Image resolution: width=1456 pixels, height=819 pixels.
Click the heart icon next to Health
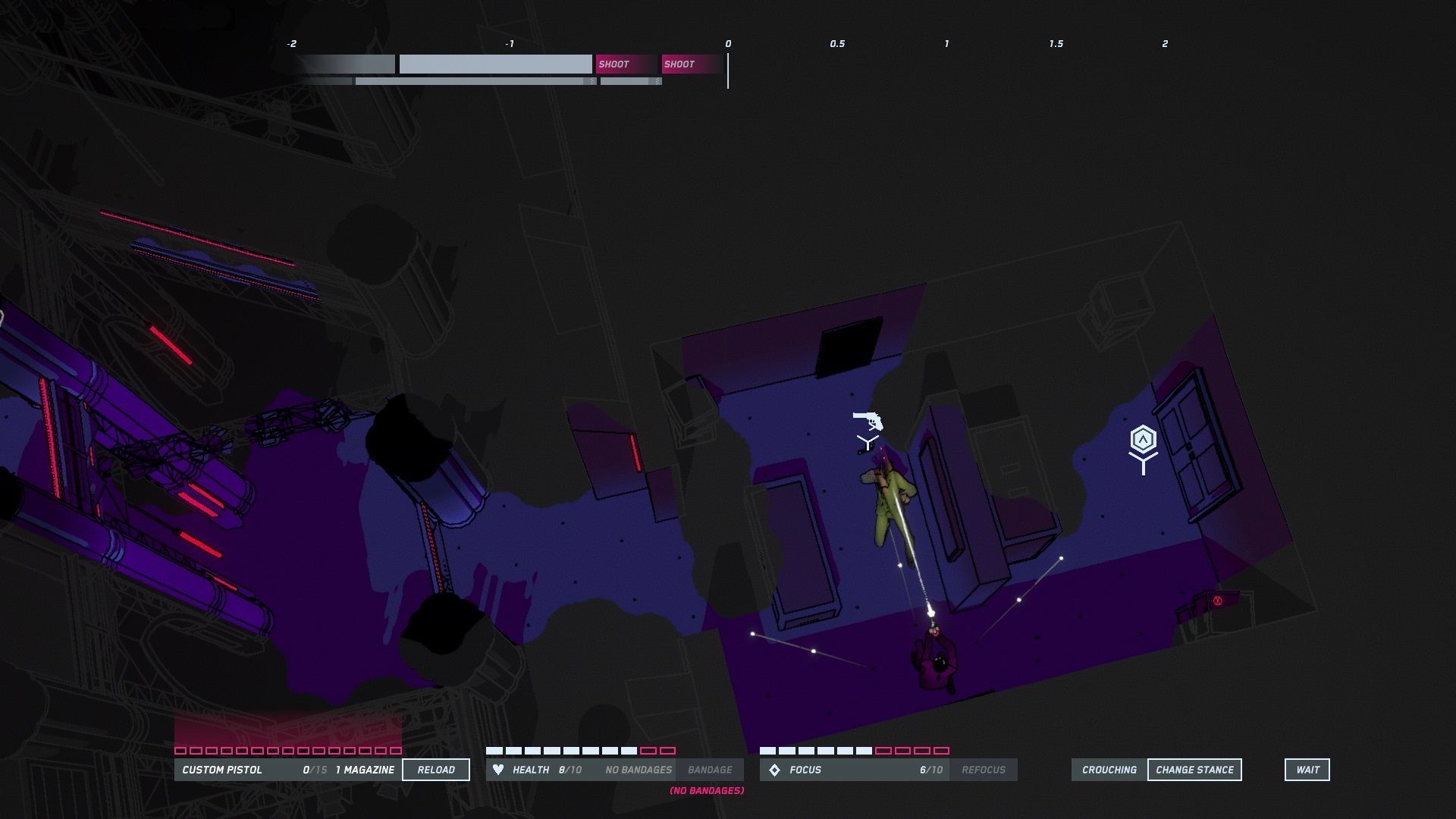tap(500, 770)
